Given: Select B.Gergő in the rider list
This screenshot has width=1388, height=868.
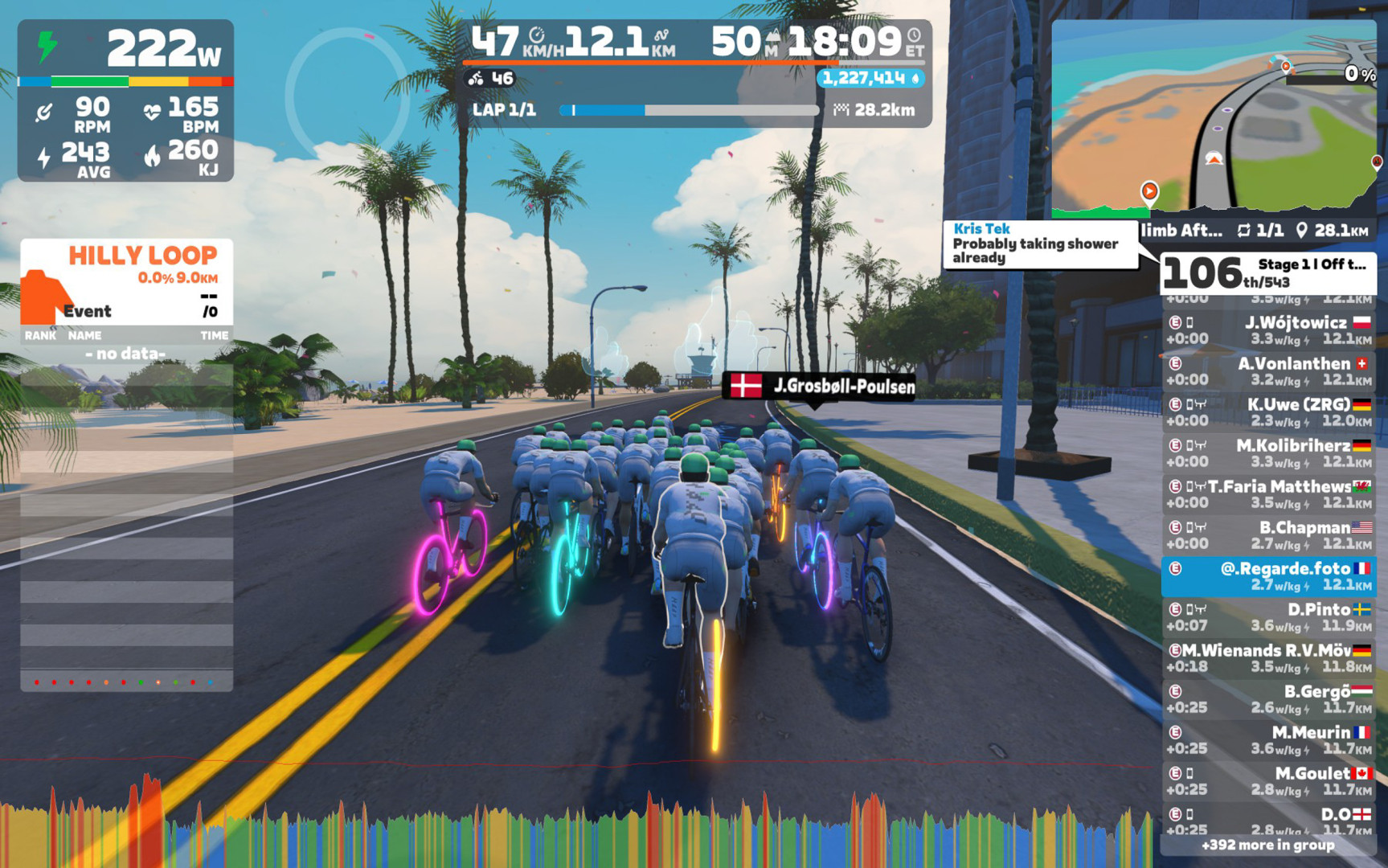Looking at the screenshot, I should [1268, 699].
